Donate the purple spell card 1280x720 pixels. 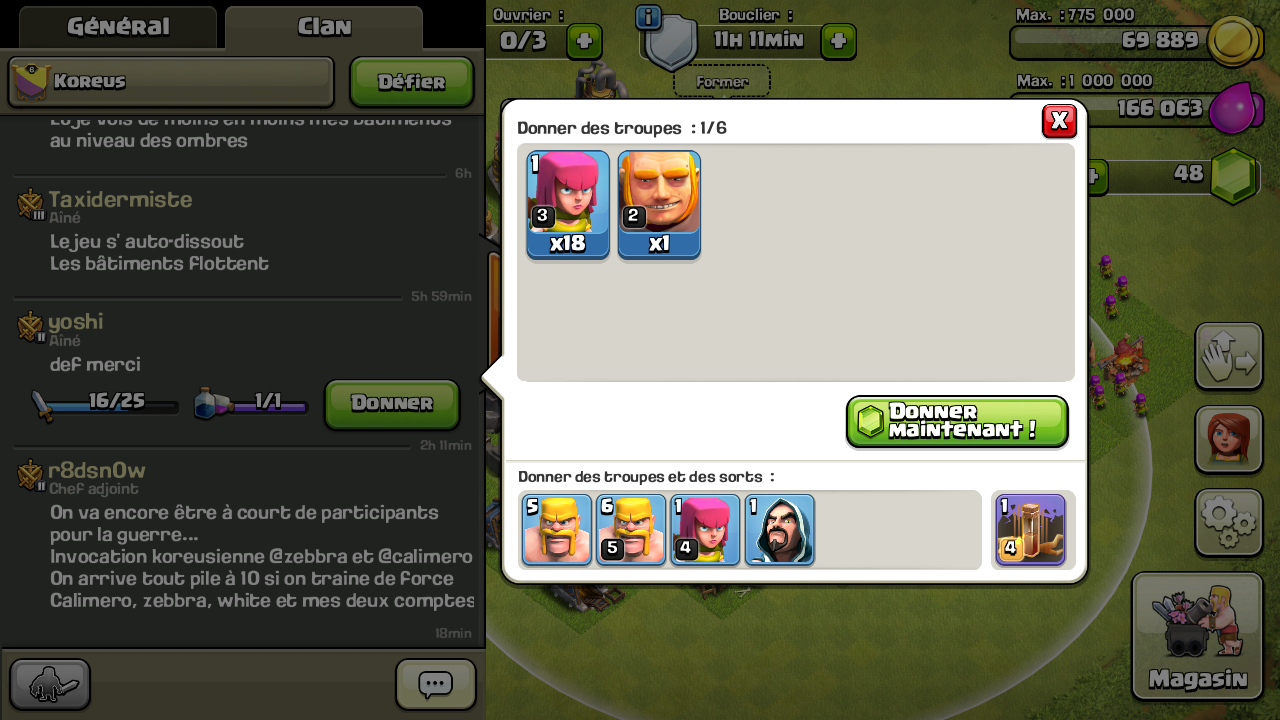(1030, 530)
